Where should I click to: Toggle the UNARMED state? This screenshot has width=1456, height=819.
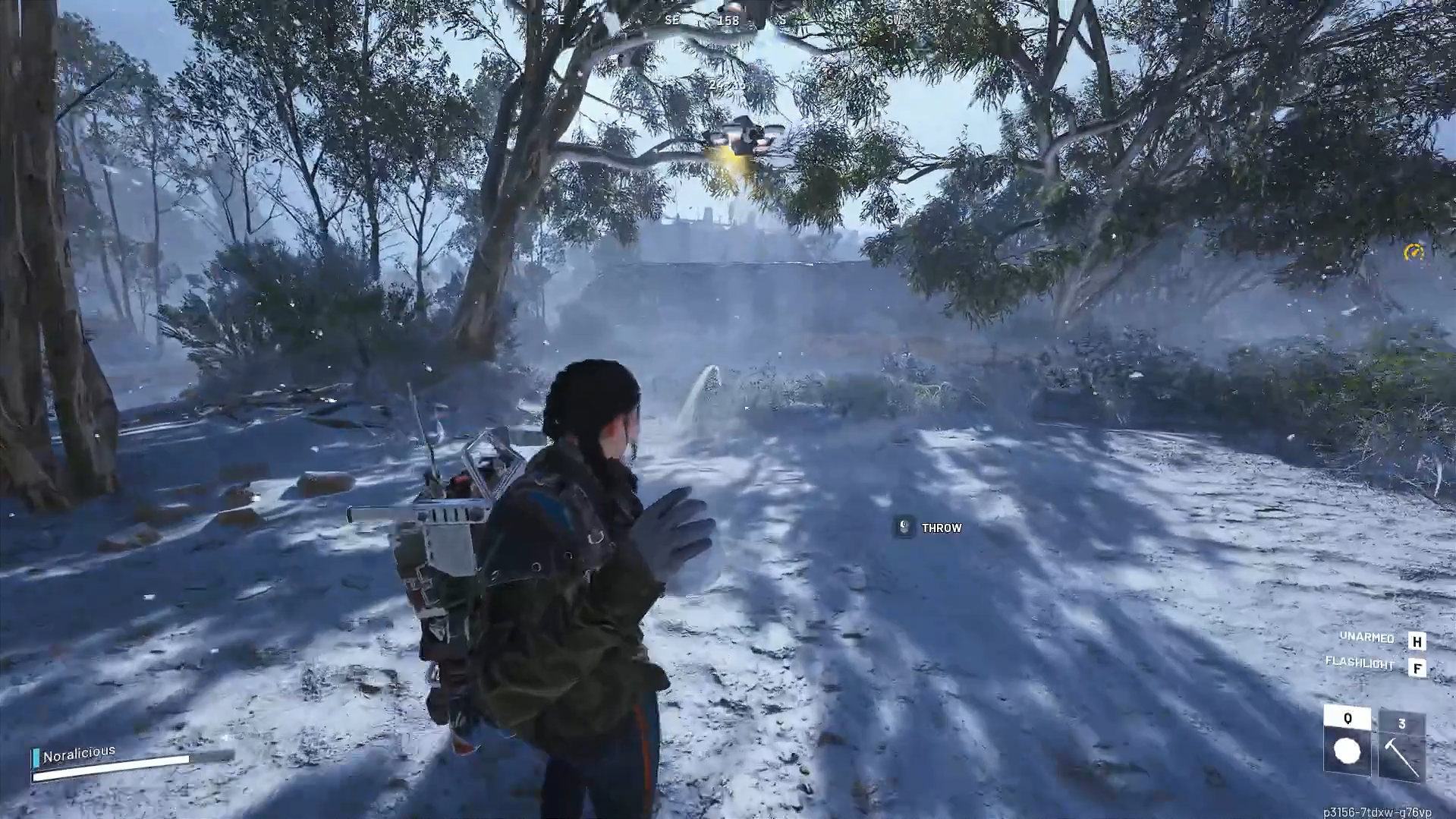point(1365,638)
